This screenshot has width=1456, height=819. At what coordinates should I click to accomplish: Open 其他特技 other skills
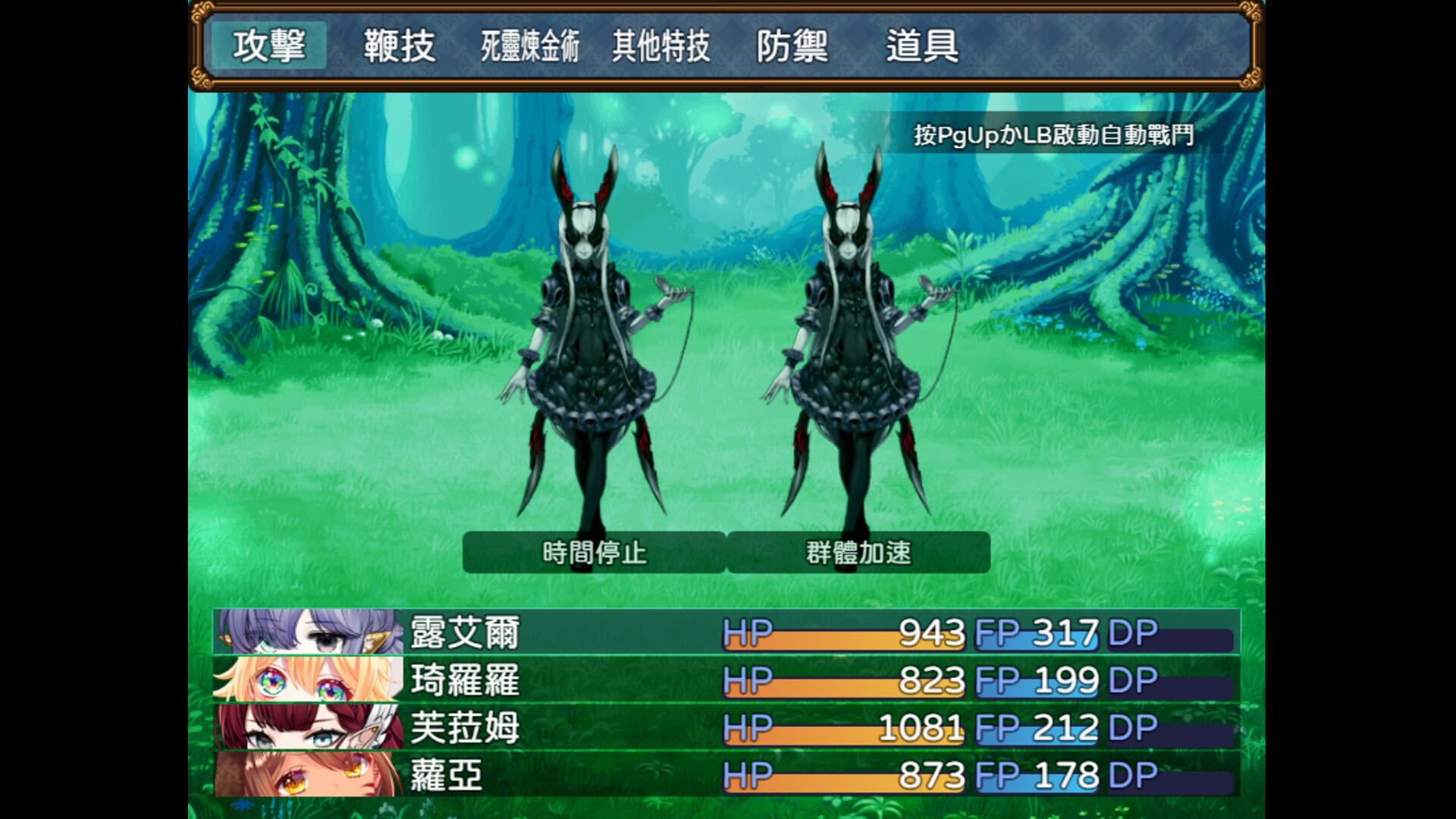[x=661, y=46]
